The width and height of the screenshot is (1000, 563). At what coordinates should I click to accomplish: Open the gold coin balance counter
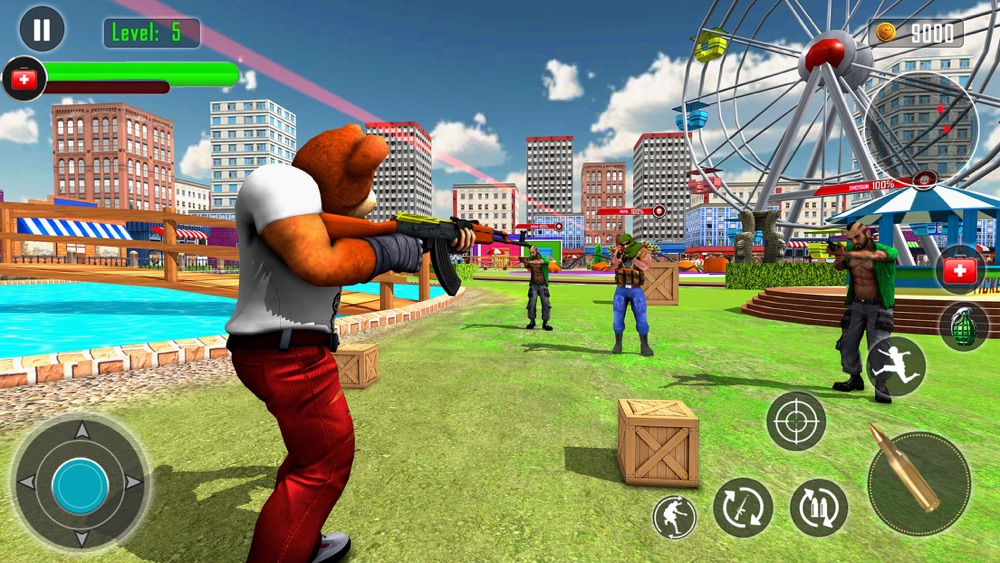pos(915,33)
